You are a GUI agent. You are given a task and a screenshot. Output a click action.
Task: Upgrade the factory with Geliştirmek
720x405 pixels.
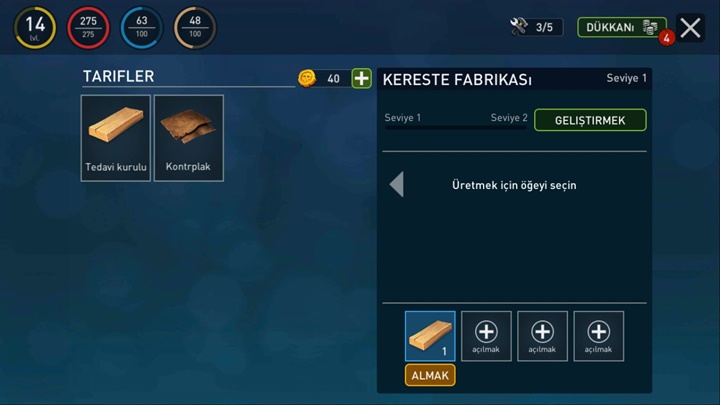click(x=590, y=120)
